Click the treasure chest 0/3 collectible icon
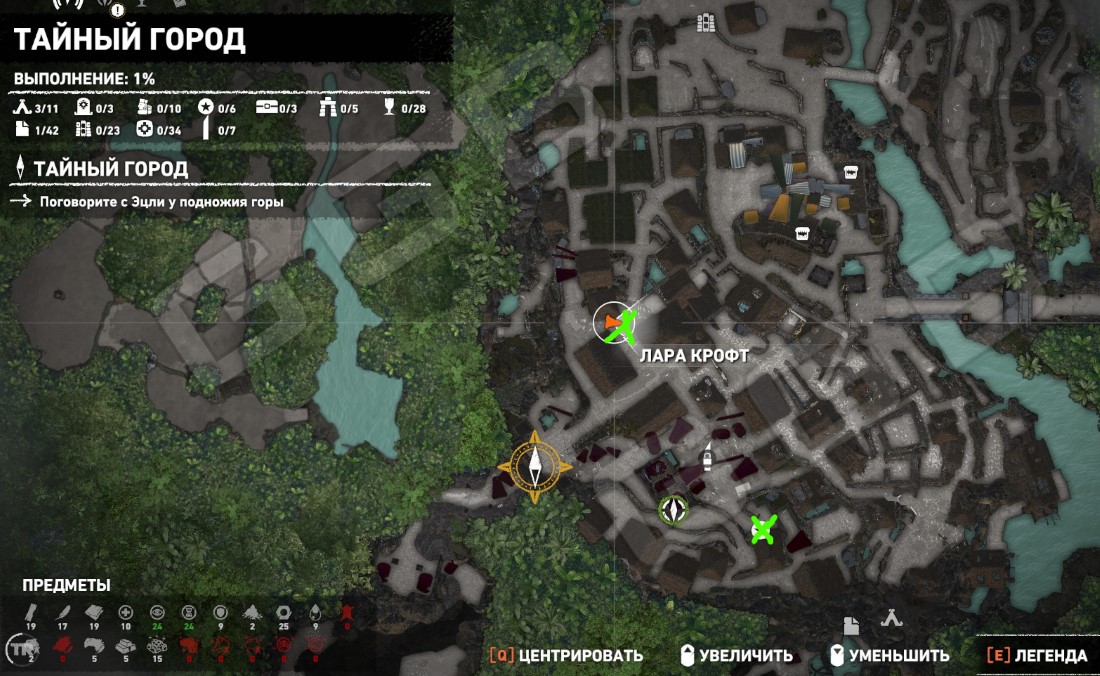This screenshot has height=676, width=1100. tap(266, 108)
